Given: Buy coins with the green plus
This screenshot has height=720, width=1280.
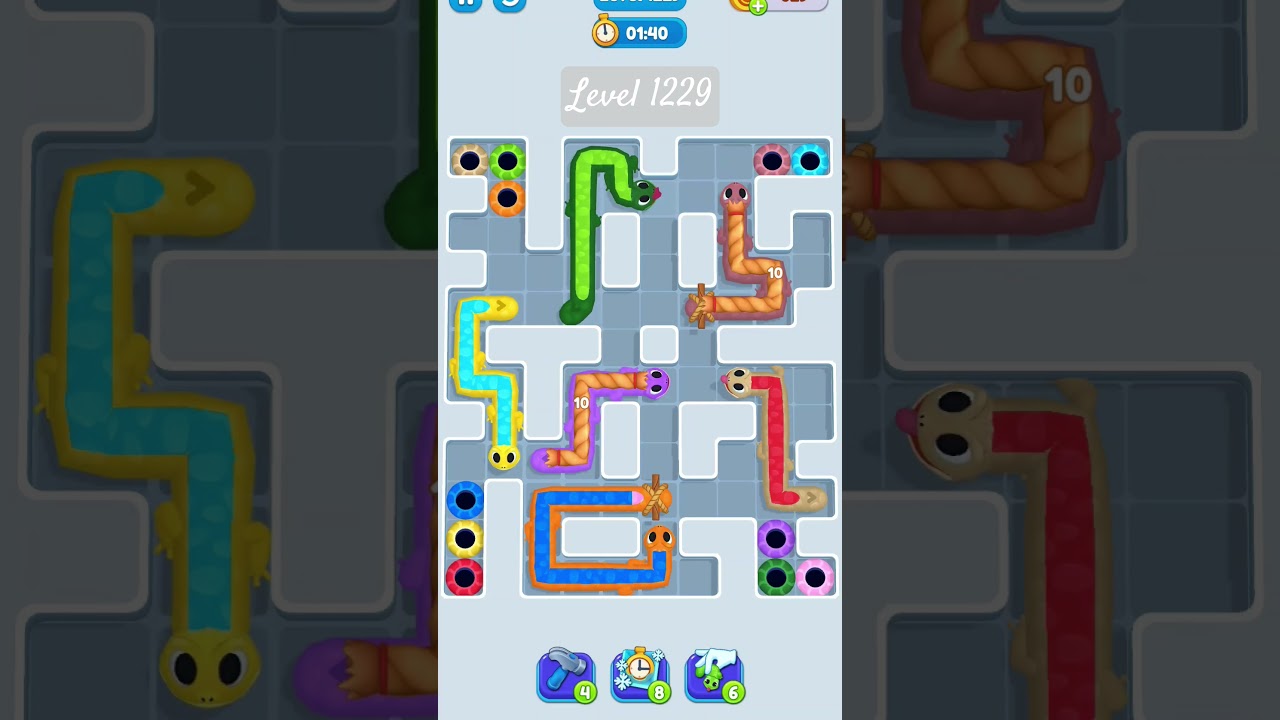Looking at the screenshot, I should pyautogui.click(x=758, y=6).
